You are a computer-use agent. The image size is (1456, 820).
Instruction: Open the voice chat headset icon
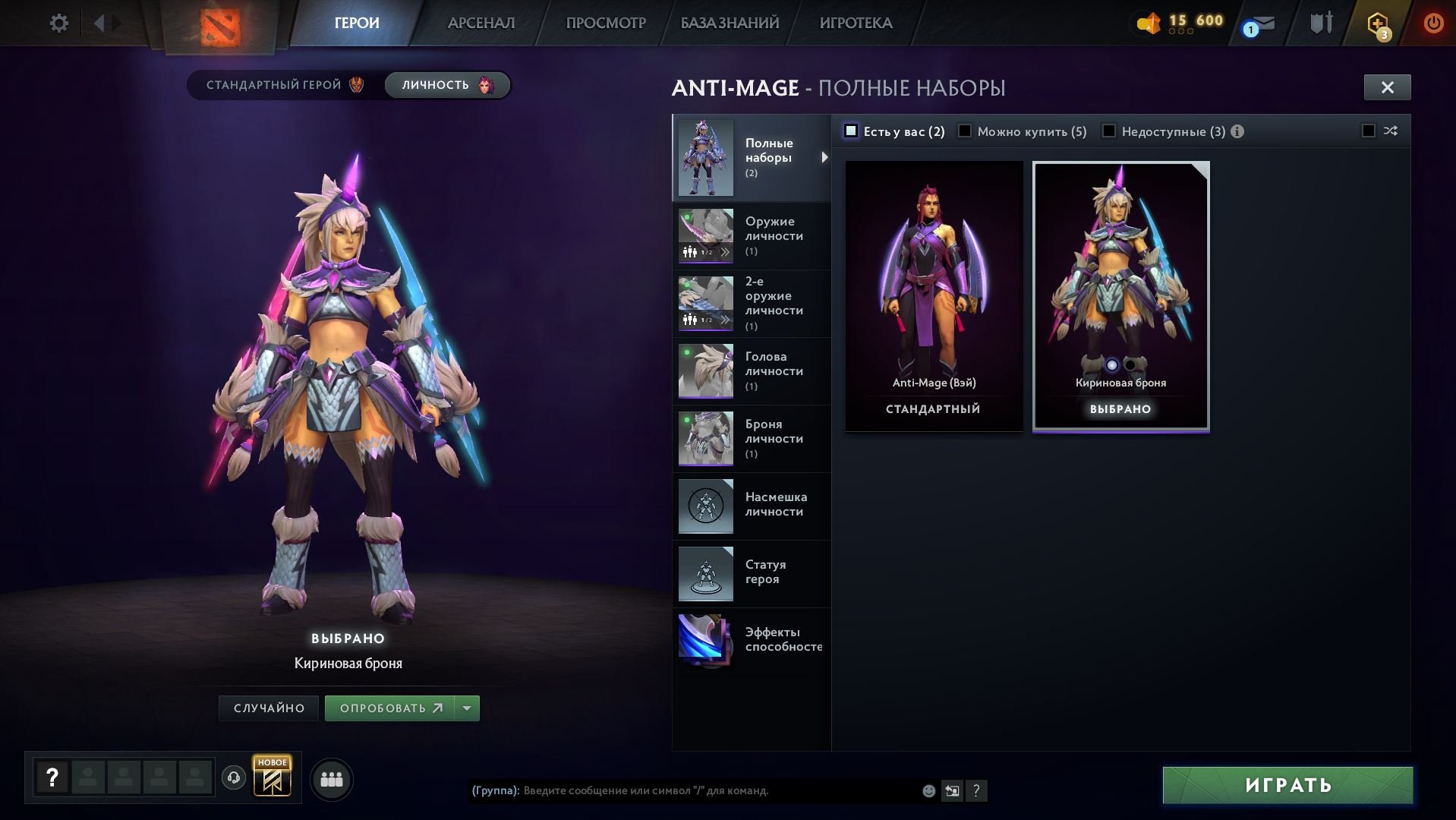233,778
